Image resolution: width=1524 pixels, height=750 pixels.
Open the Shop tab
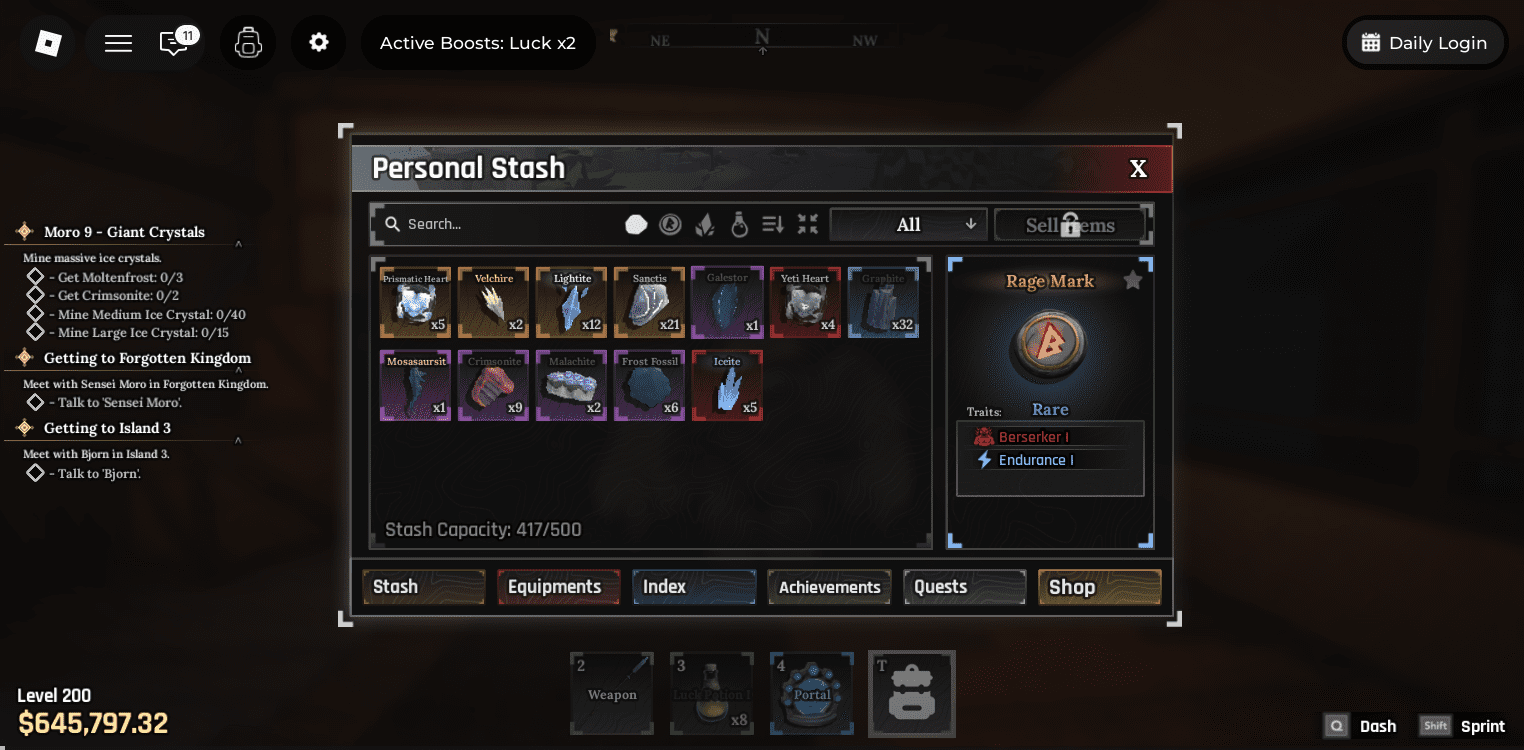click(x=1098, y=587)
